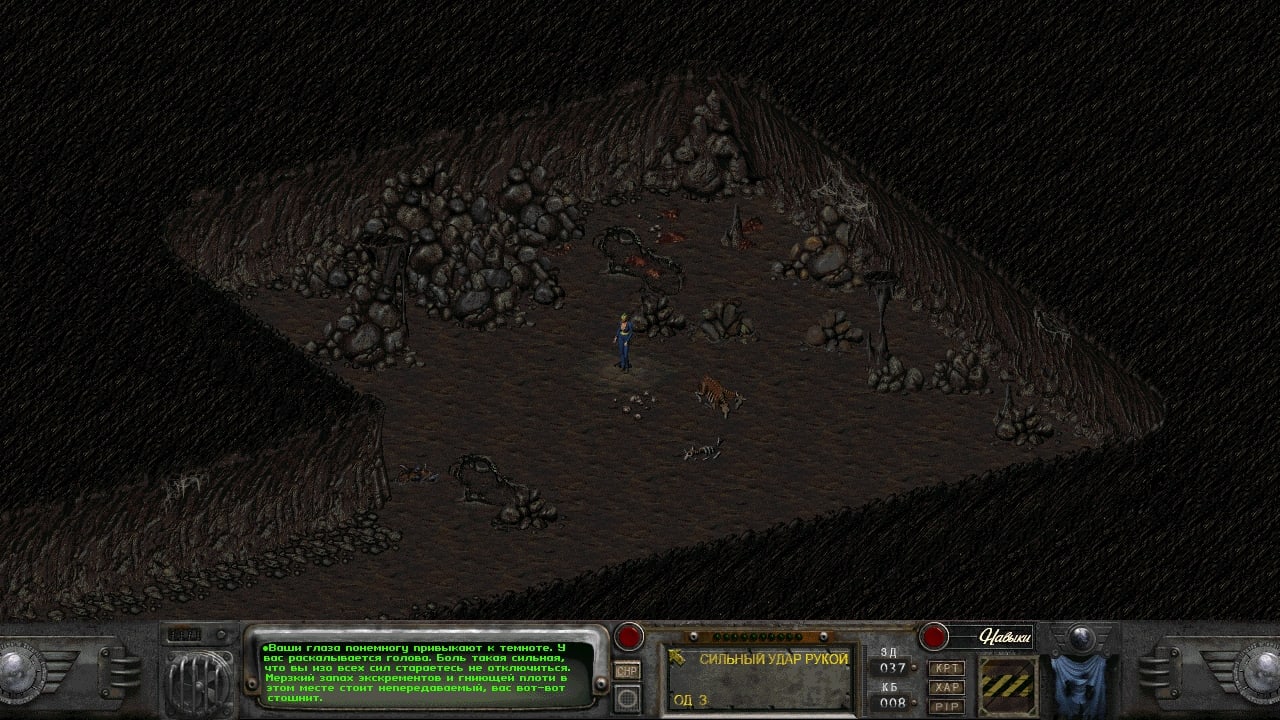Open the map with the КРТ button
Image resolution: width=1280 pixels, height=720 pixels.
pos(946,668)
